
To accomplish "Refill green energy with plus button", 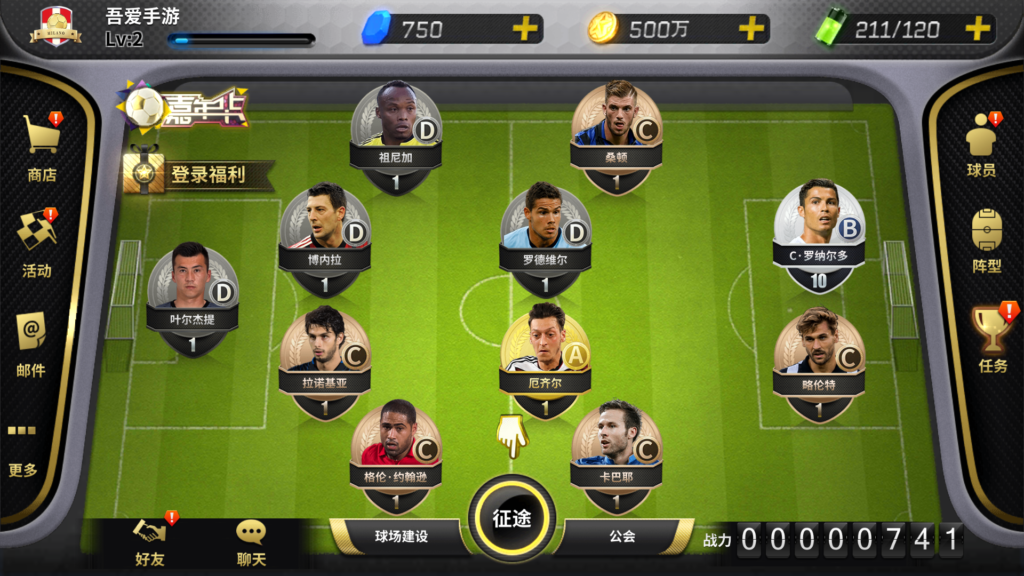I will pyautogui.click(x=977, y=29).
